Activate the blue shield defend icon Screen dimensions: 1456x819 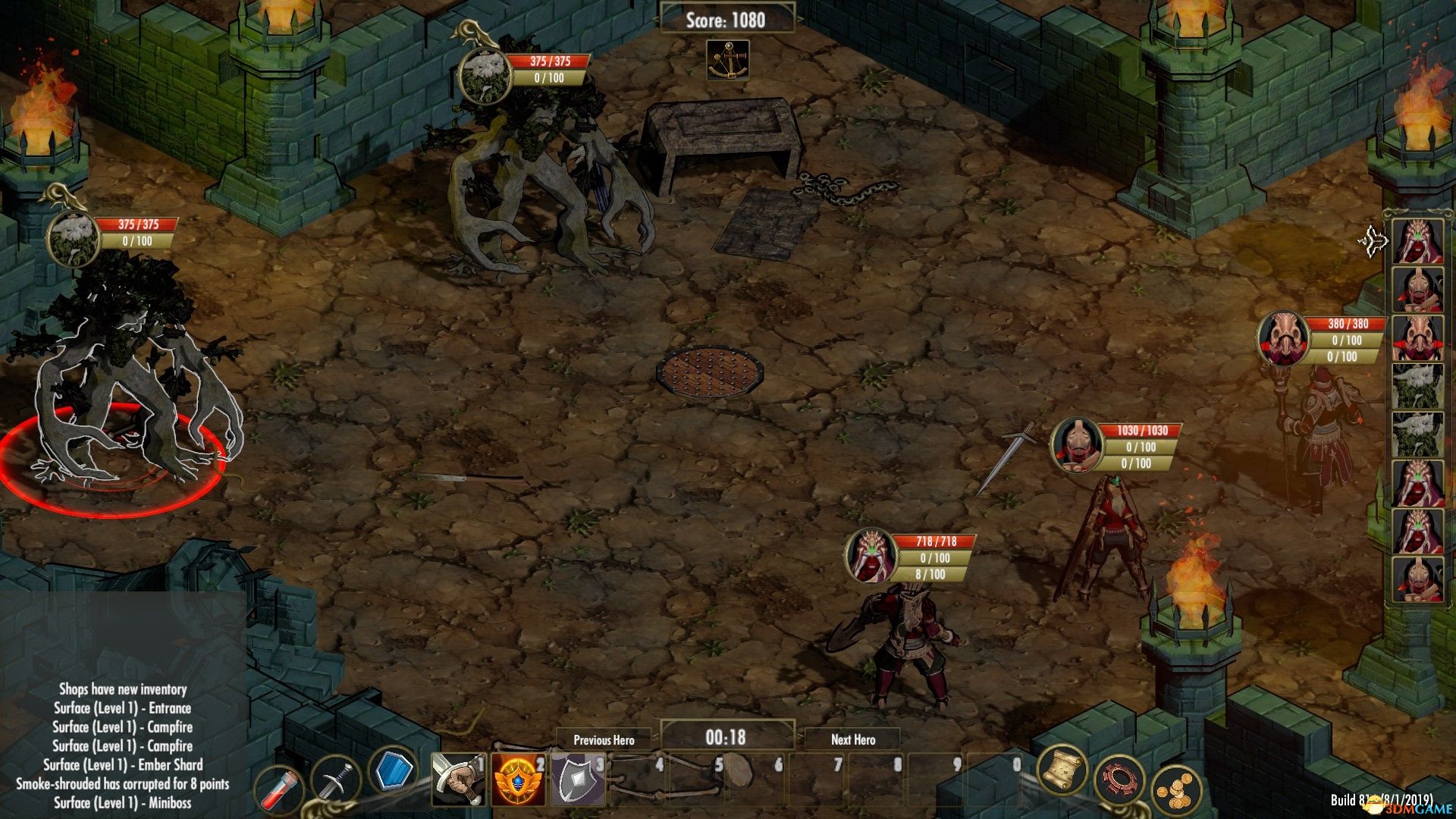tap(394, 771)
